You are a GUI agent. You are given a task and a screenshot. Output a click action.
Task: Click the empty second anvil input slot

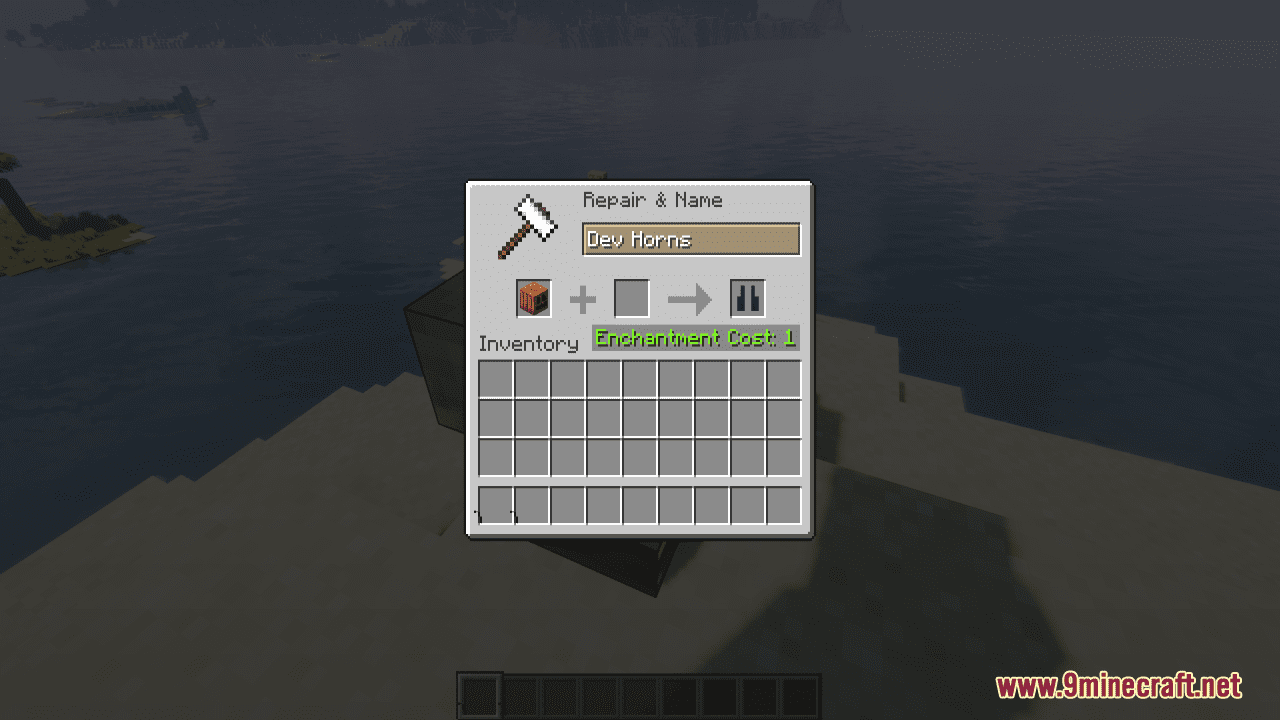tap(631, 298)
